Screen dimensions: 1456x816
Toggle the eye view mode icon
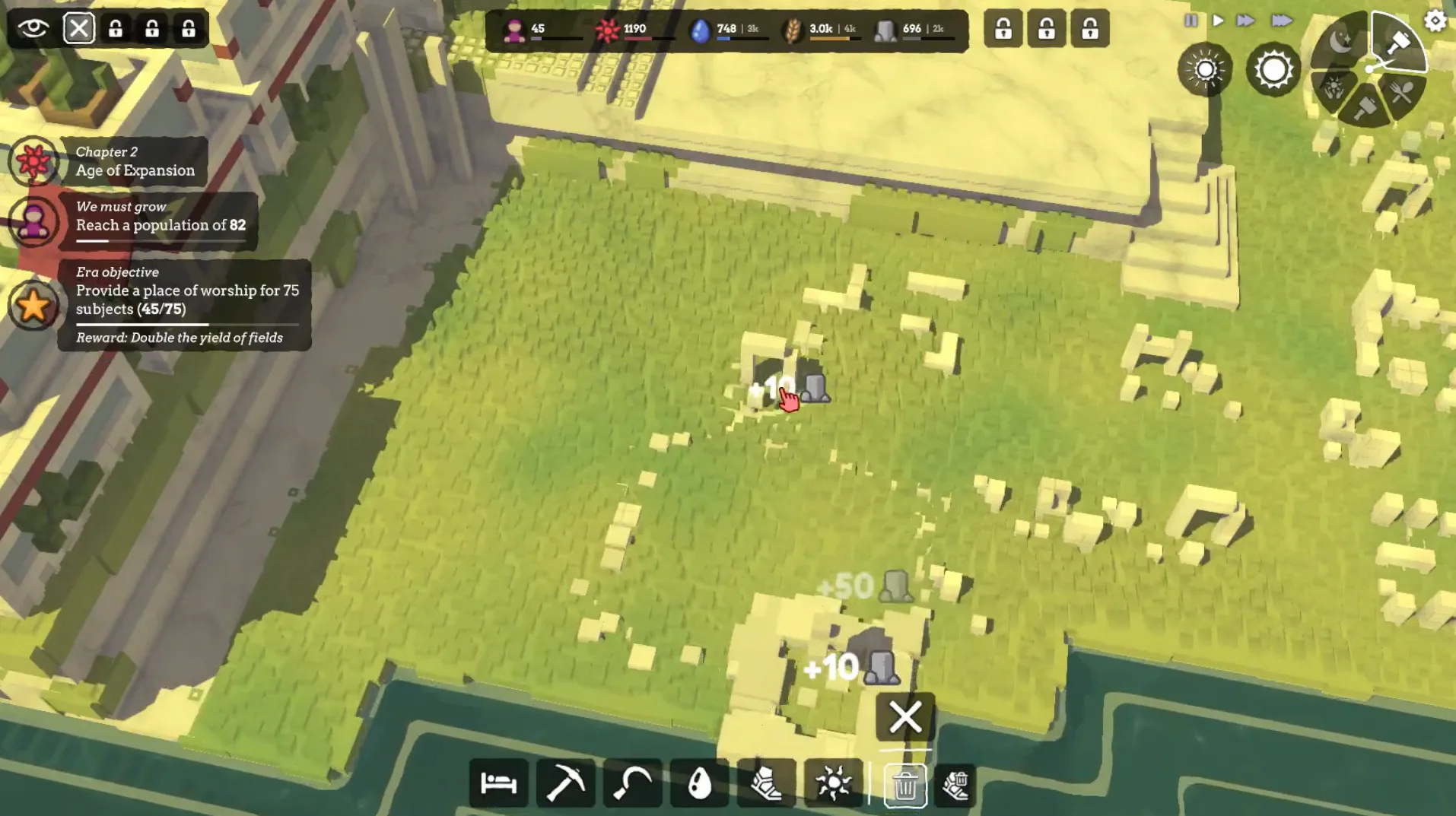tap(33, 29)
